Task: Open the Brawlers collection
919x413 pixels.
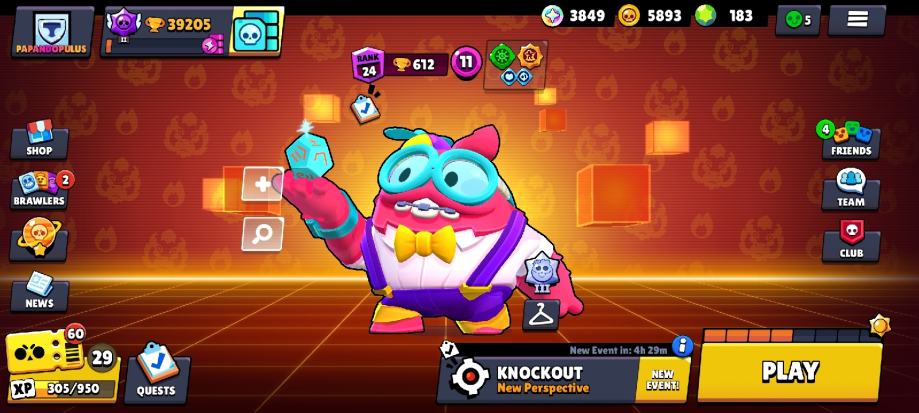Action: 39,189
